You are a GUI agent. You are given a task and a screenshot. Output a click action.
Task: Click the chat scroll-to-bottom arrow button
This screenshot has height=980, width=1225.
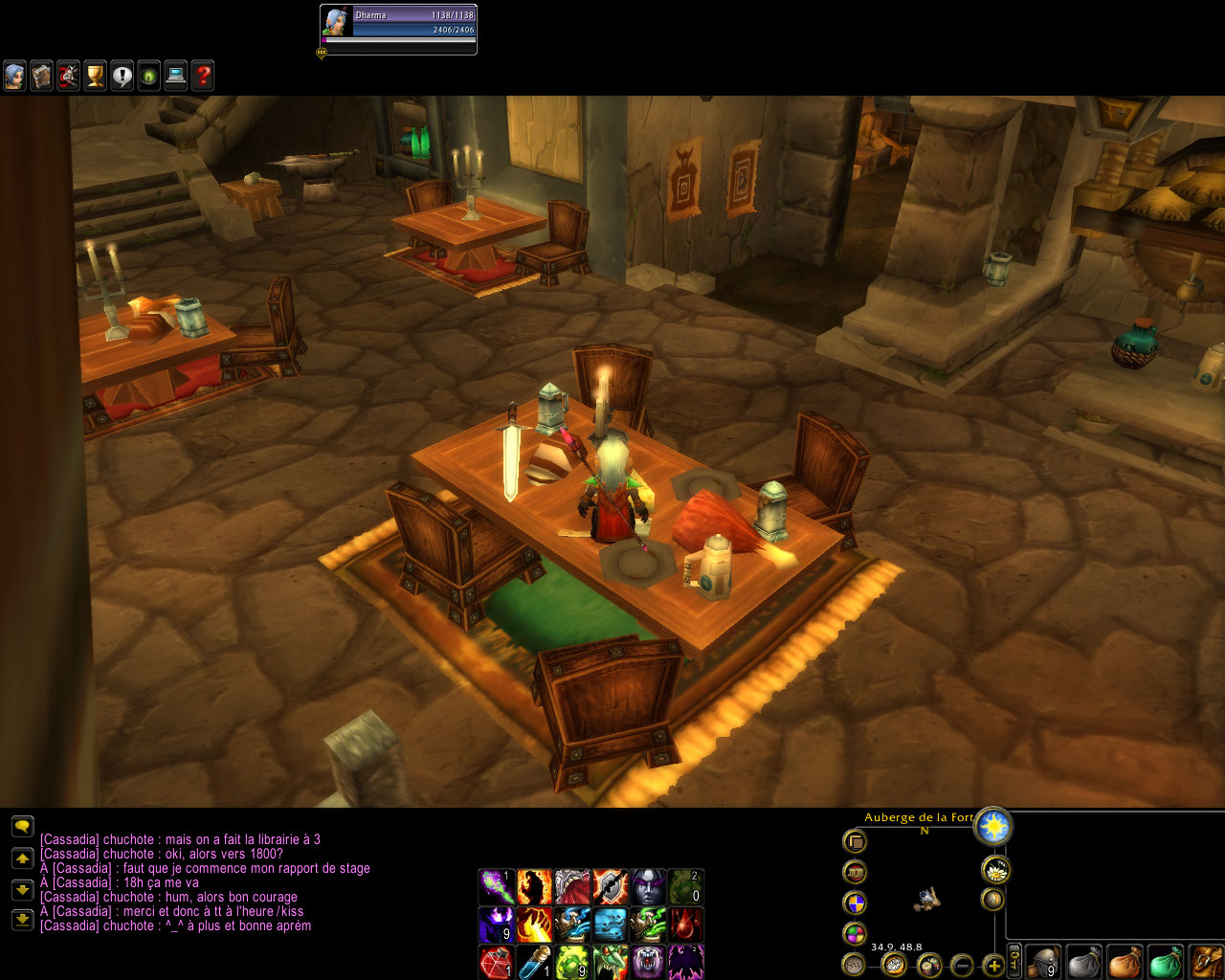22,921
